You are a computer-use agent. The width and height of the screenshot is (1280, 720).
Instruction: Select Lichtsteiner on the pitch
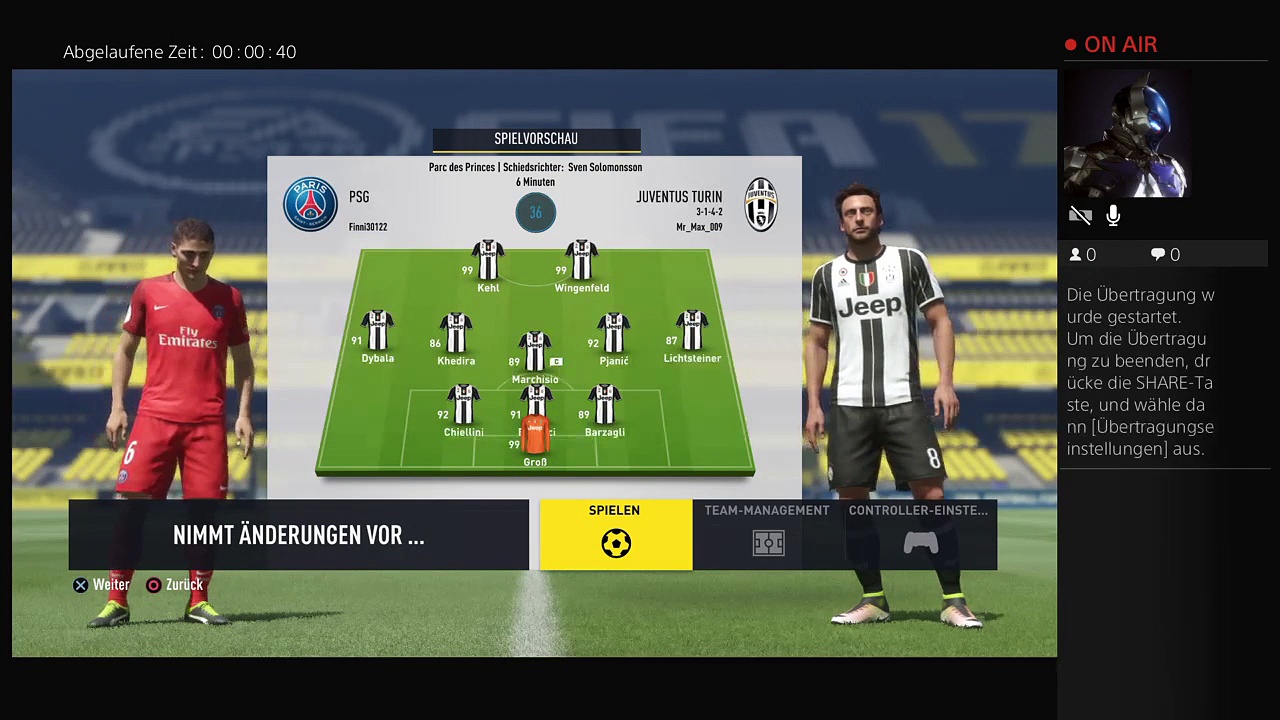[x=691, y=332]
